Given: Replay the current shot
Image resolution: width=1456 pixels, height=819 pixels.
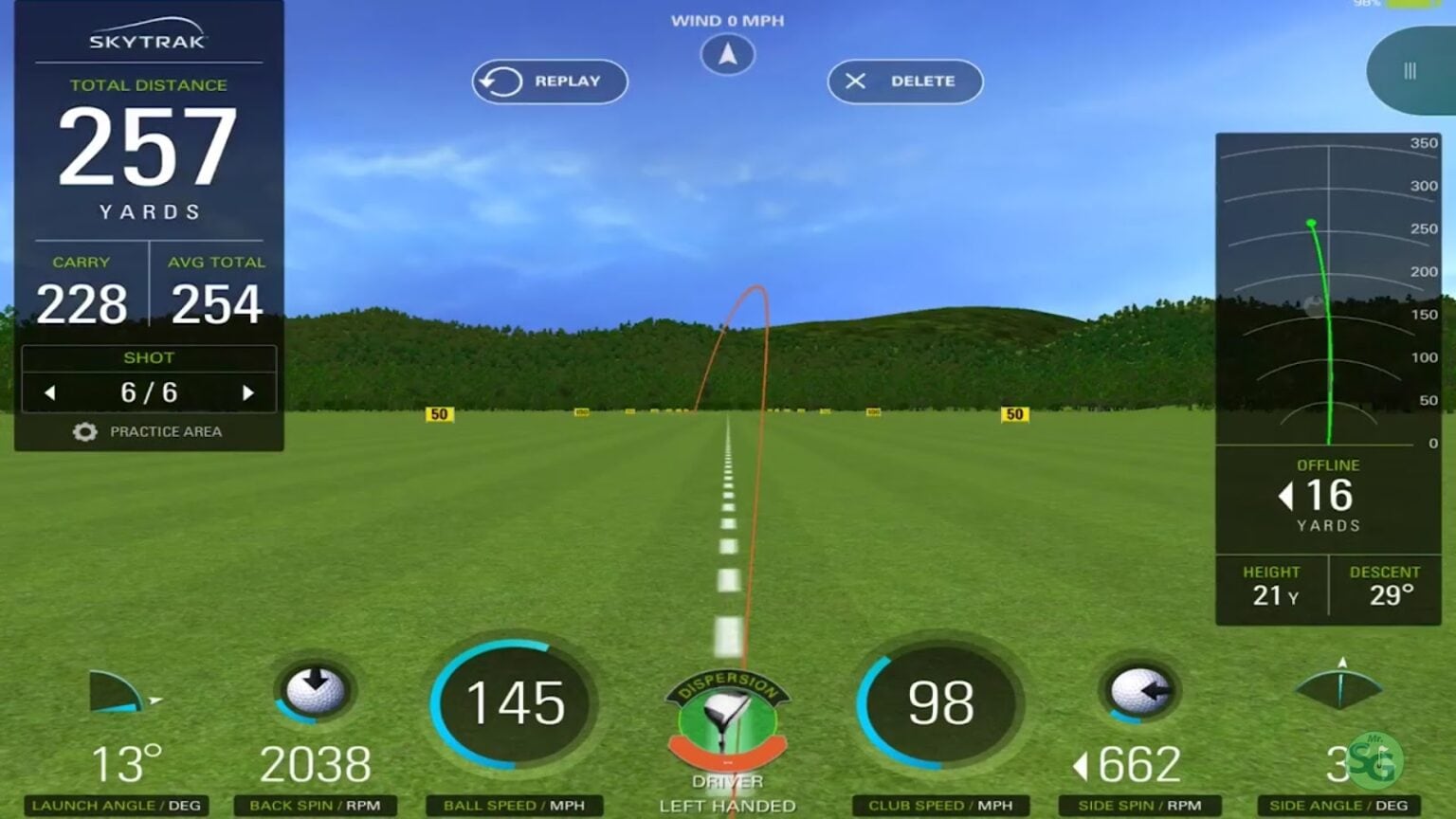Looking at the screenshot, I should [x=548, y=82].
